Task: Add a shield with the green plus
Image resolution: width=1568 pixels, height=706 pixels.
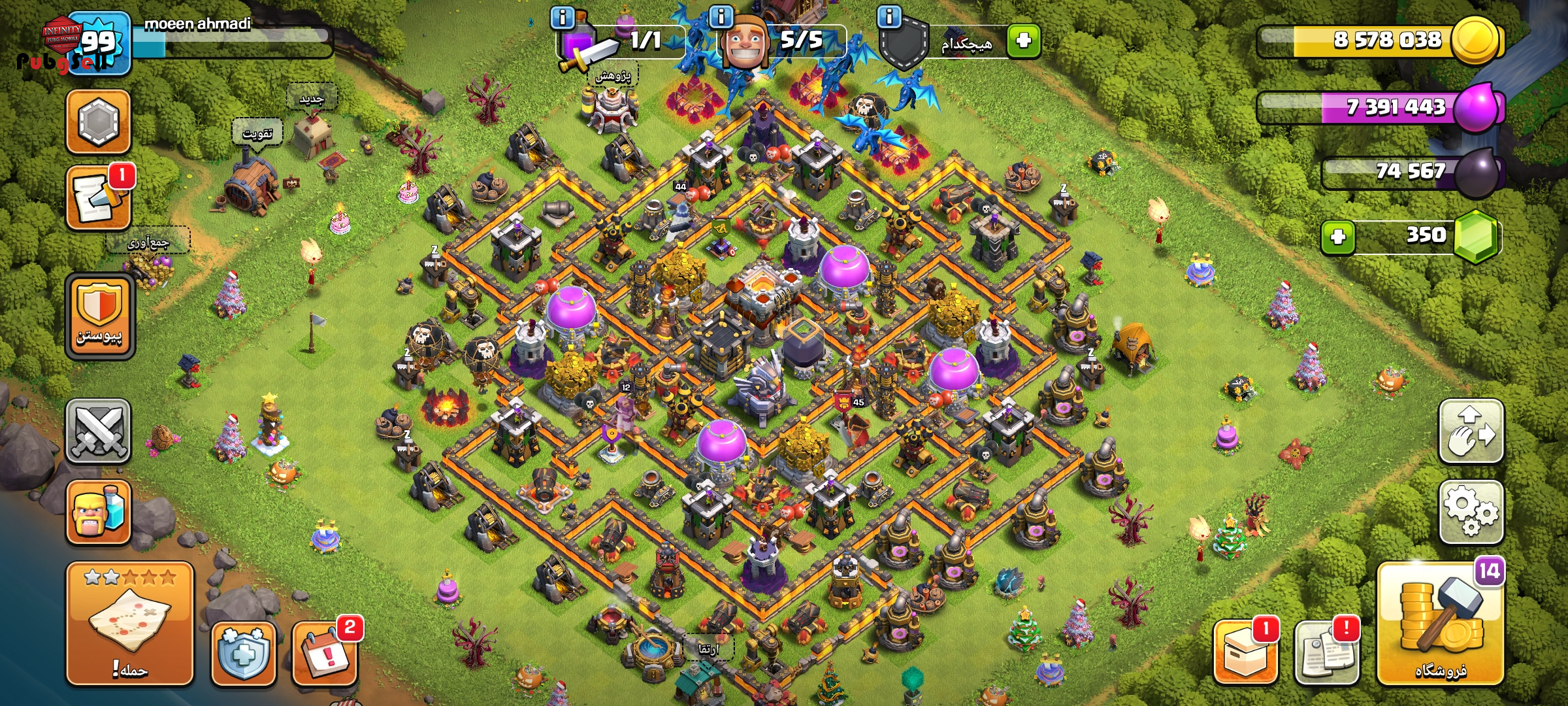Action: coord(1023,41)
